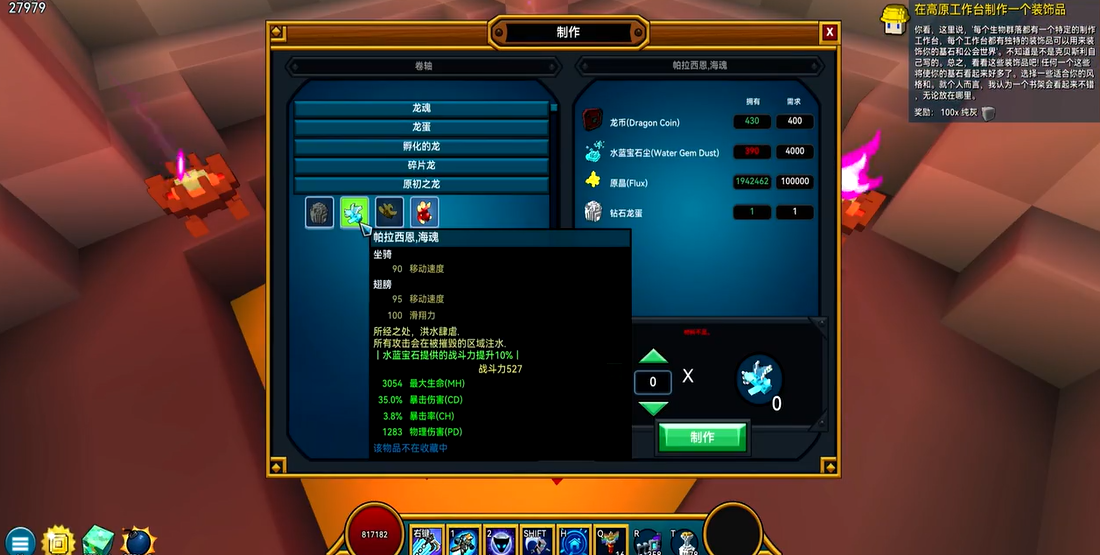The height and width of the screenshot is (555, 1100).
Task: Click the craft quantity number field
Action: click(653, 382)
